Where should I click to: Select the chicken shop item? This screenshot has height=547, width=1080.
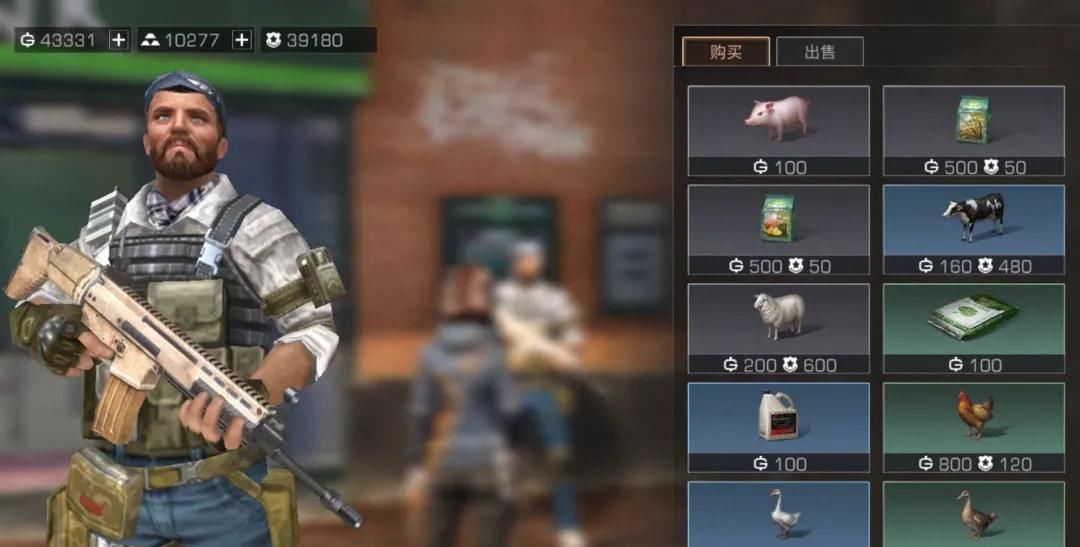click(x=973, y=427)
